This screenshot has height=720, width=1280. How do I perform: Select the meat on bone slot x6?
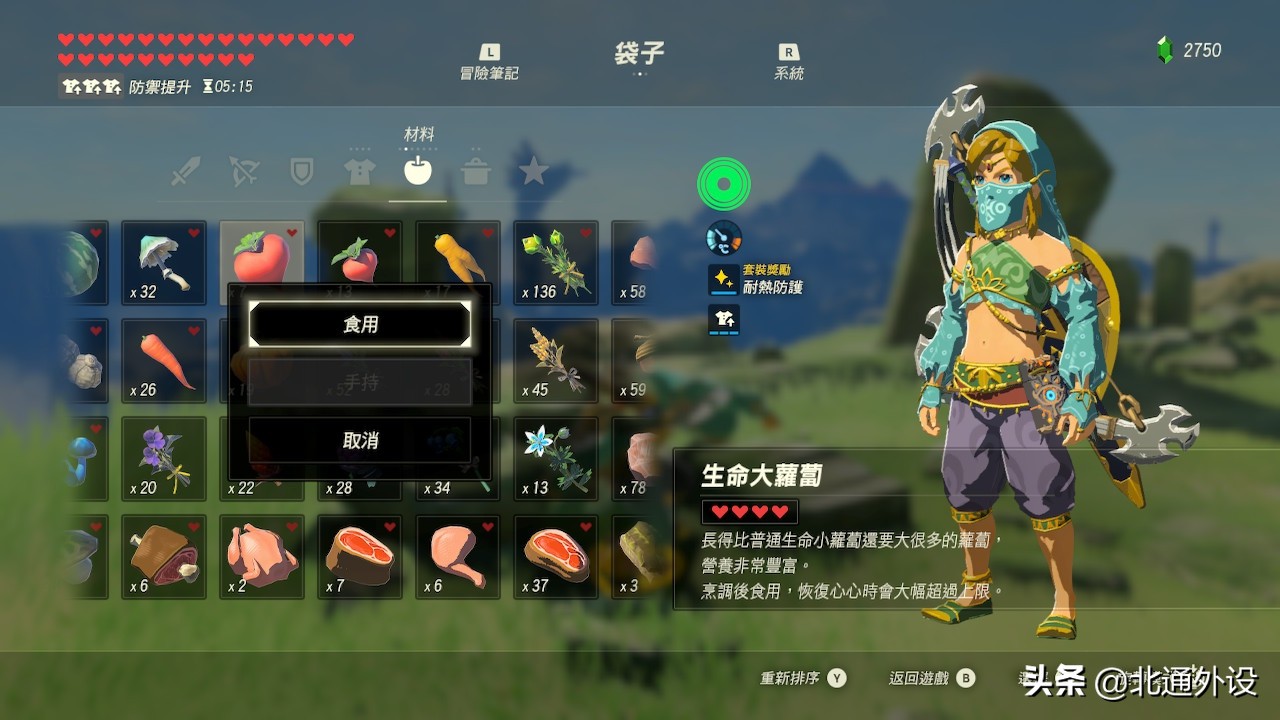click(x=164, y=557)
